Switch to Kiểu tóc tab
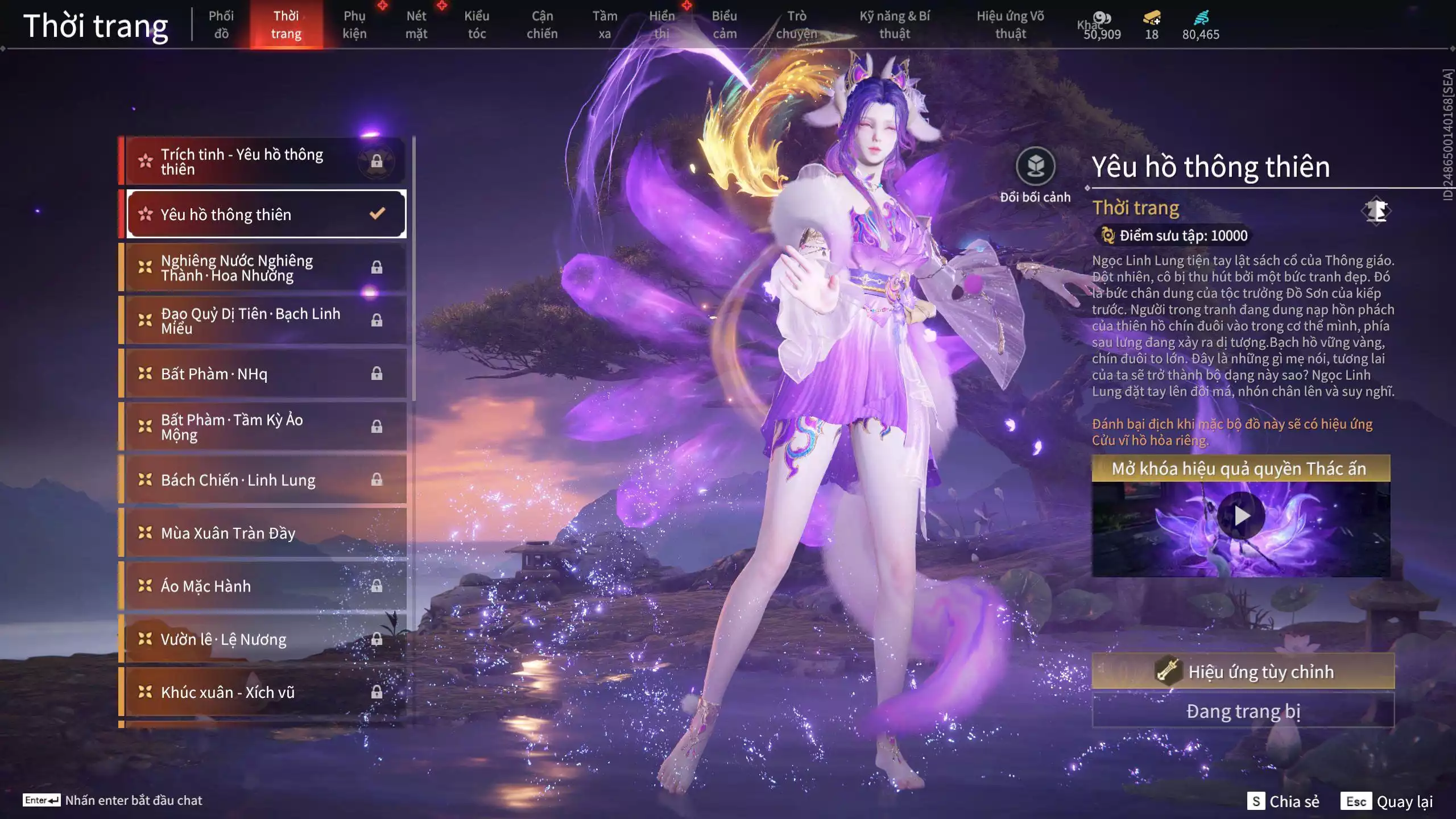 pos(477,25)
